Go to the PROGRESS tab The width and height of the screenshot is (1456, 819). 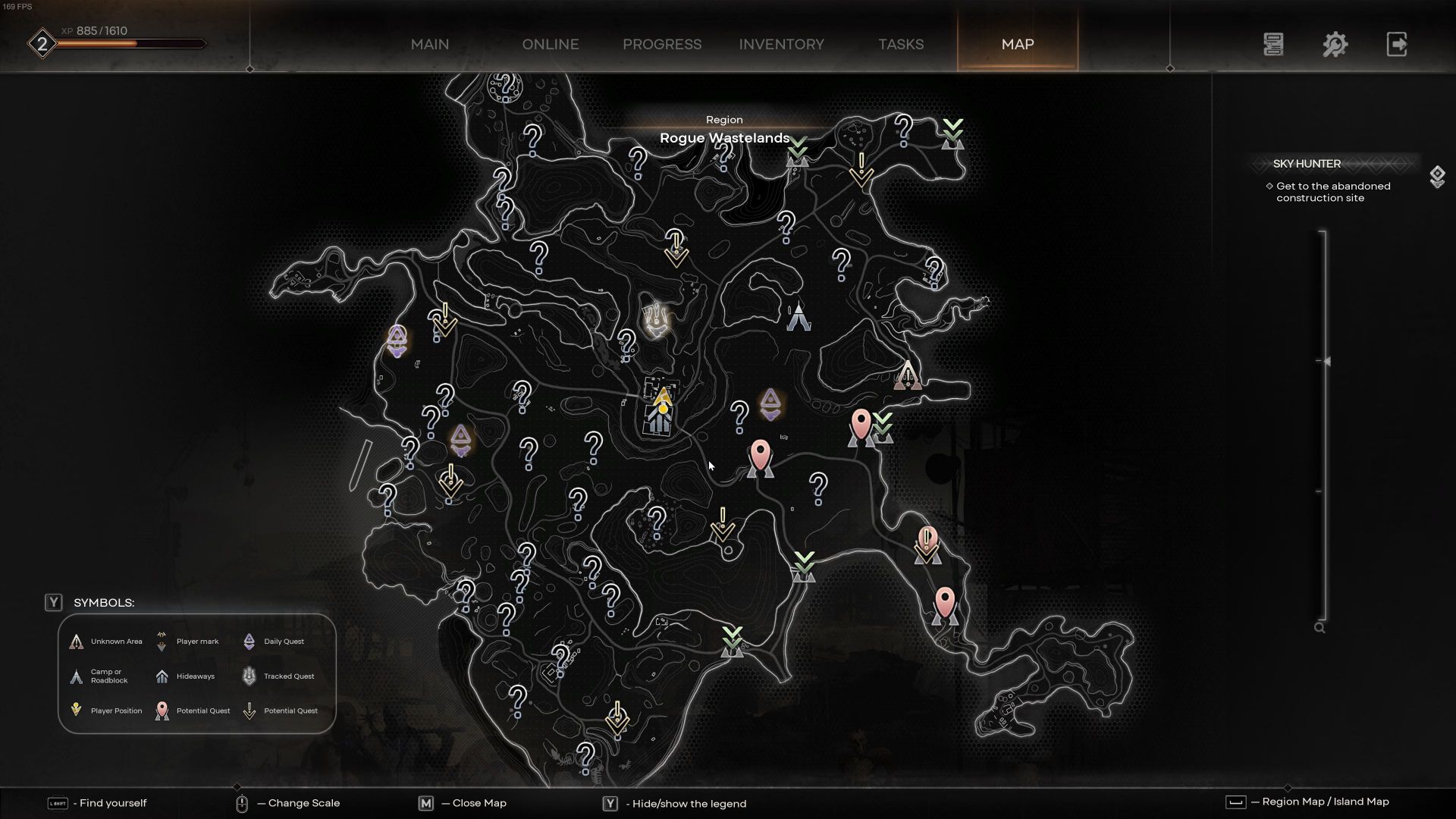coord(661,44)
